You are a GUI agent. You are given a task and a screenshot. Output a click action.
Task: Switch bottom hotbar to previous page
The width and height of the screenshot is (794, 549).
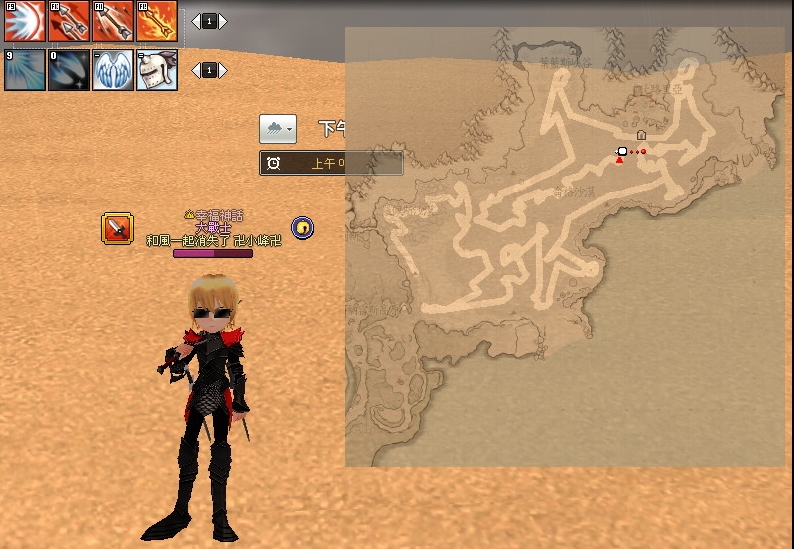coord(196,70)
